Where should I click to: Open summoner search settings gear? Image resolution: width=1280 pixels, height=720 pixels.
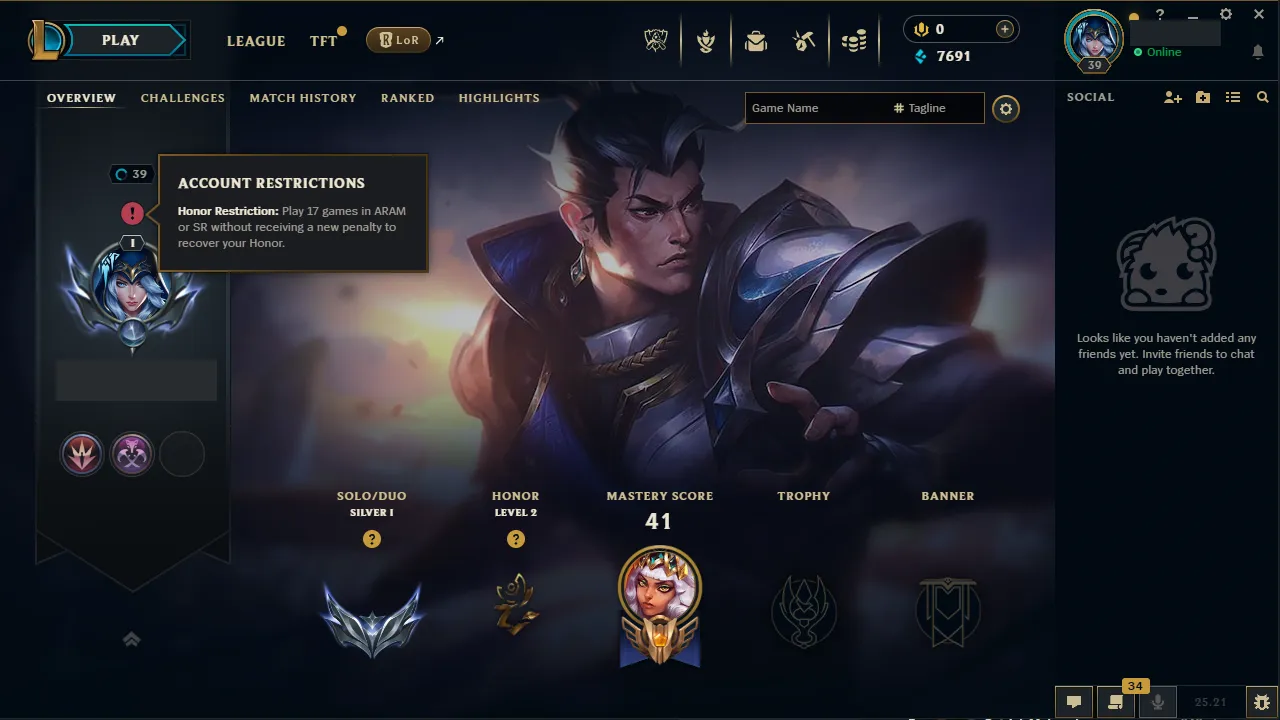(1006, 108)
